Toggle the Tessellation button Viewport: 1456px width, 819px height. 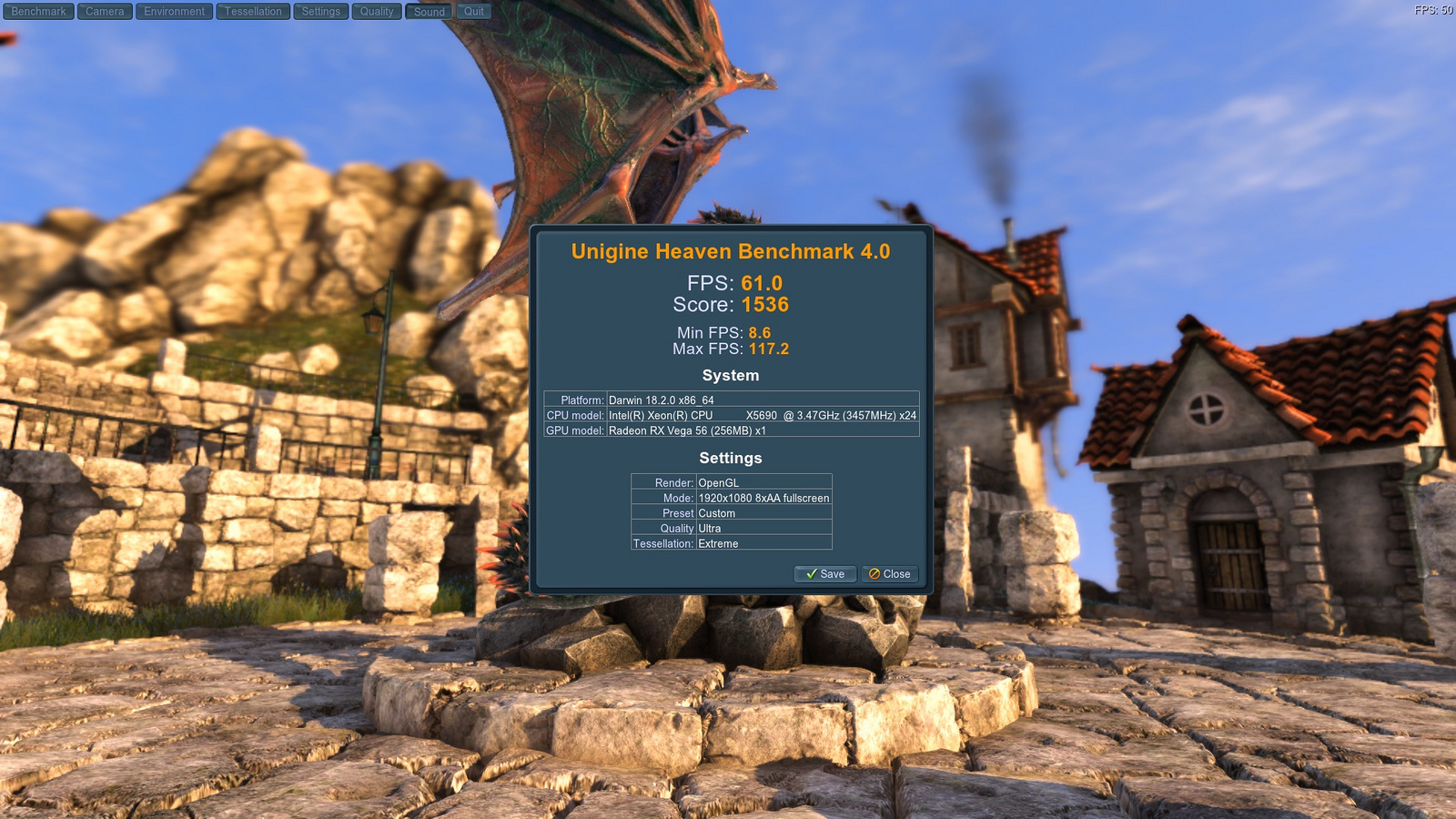coord(253,12)
